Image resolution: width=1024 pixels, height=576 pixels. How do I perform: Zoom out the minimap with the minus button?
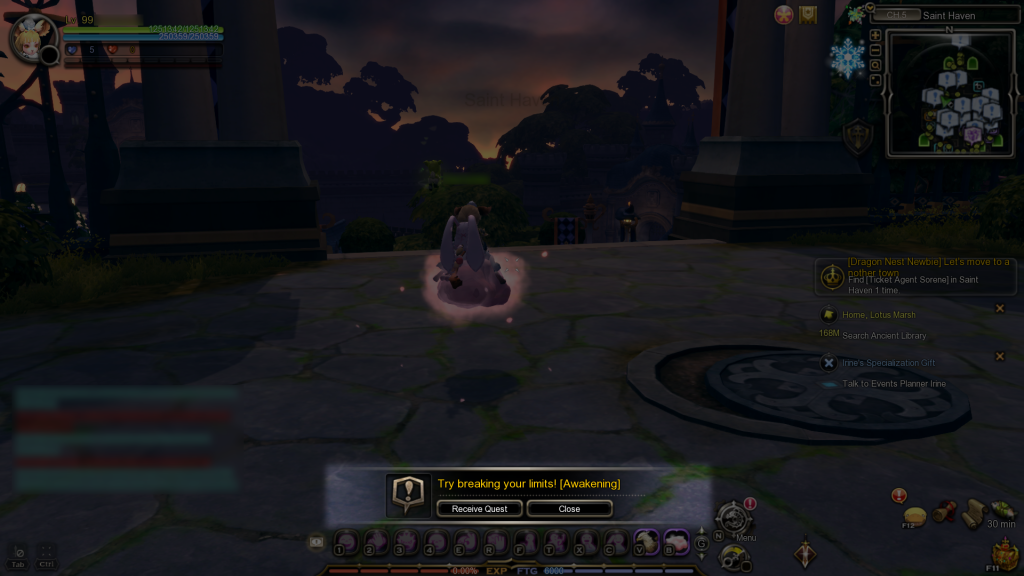click(x=876, y=50)
